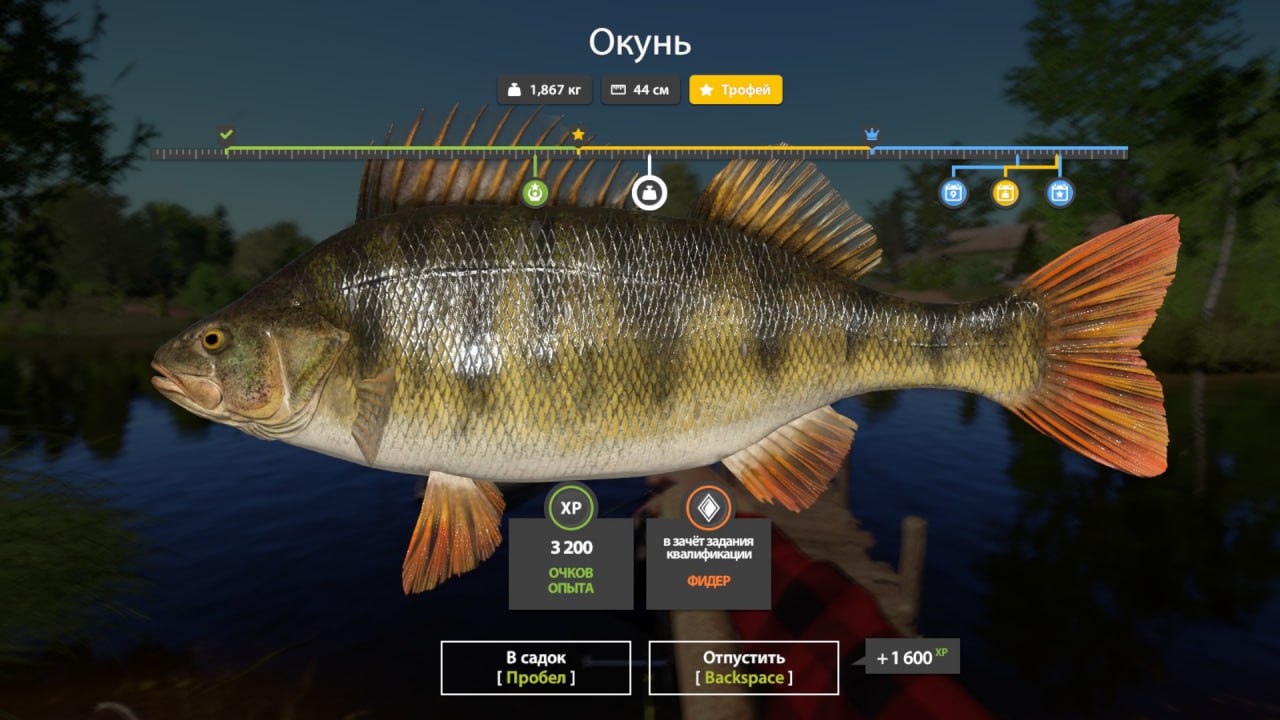Put the perch into the keepnet
This screenshot has height=720, width=1280.
(535, 667)
